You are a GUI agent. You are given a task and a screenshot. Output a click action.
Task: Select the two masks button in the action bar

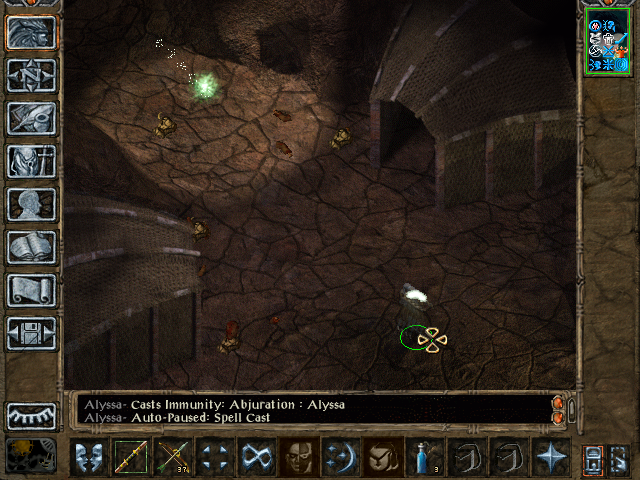point(88,457)
